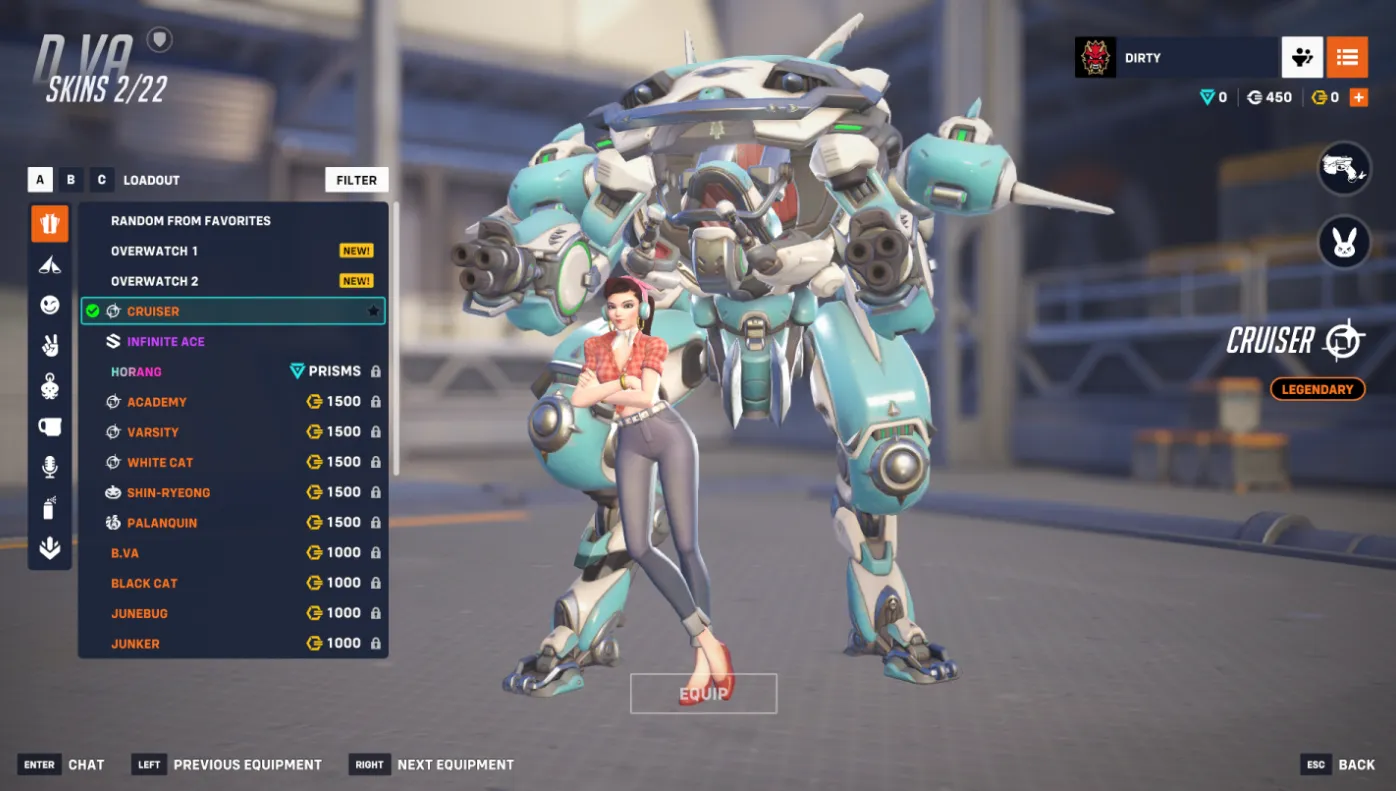Open the Sprays spray-can icon
Viewport: 1396px width, 791px height.
(x=49, y=507)
